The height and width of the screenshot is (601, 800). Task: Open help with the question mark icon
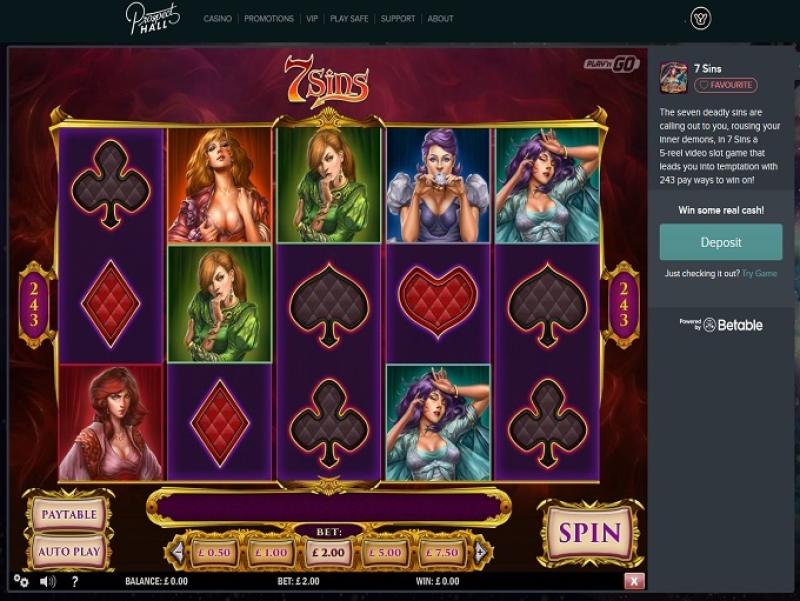point(74,581)
